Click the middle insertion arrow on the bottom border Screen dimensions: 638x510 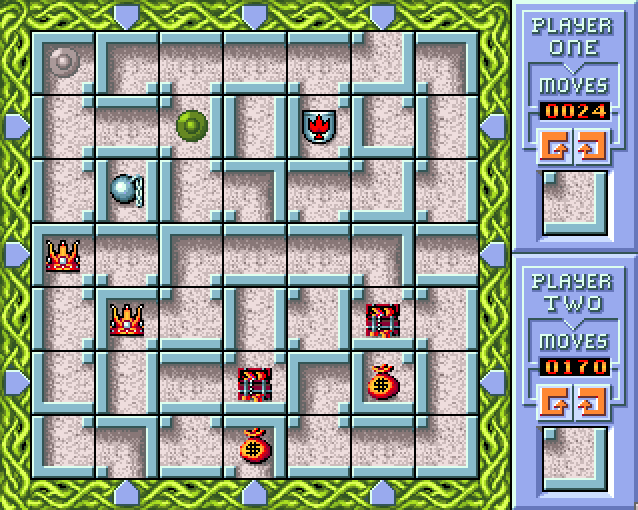[x=255, y=492]
